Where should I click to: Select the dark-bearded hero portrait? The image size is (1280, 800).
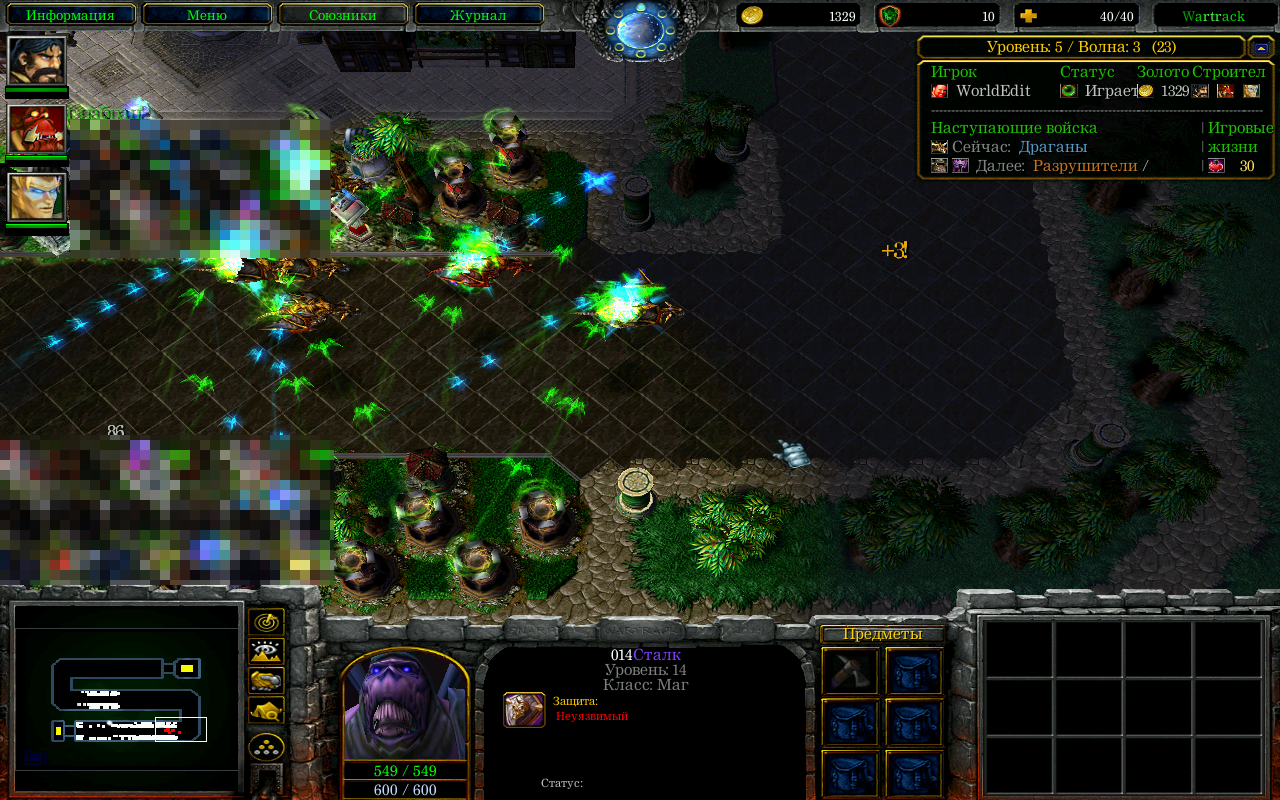(x=37, y=61)
